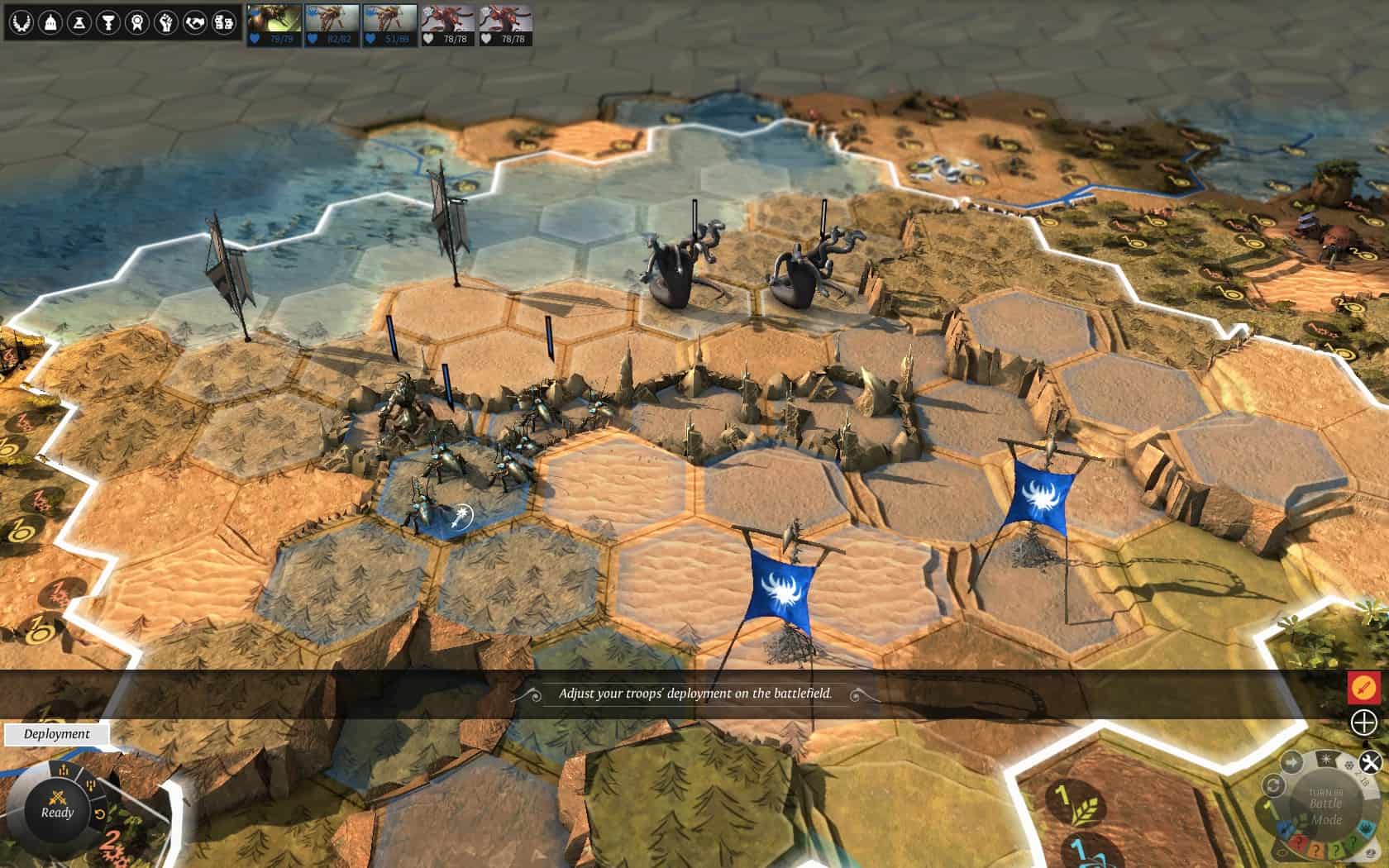
Task: Open the helmet military menu icon
Action: (x=49, y=22)
